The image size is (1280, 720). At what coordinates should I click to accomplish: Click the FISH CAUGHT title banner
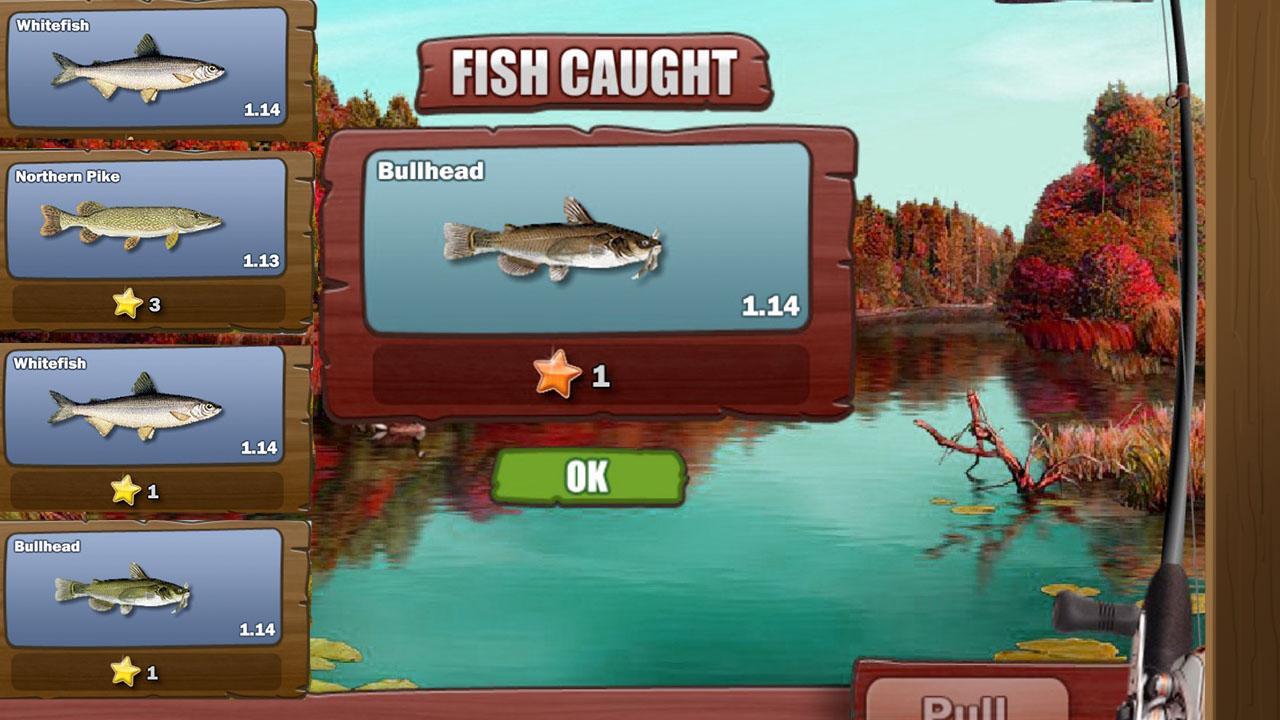tap(597, 70)
